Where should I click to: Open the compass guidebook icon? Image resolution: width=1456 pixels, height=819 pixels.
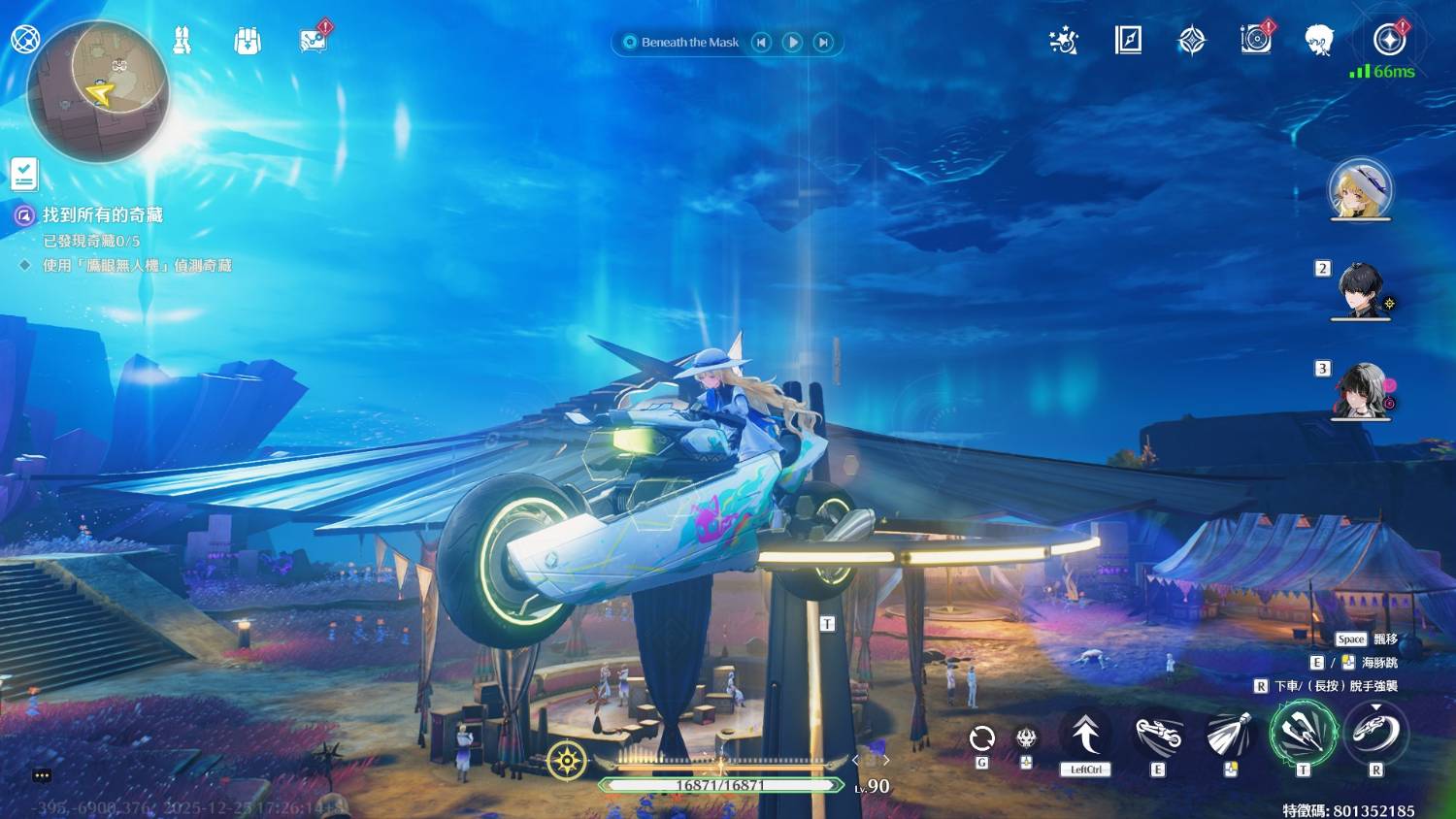(x=1128, y=40)
